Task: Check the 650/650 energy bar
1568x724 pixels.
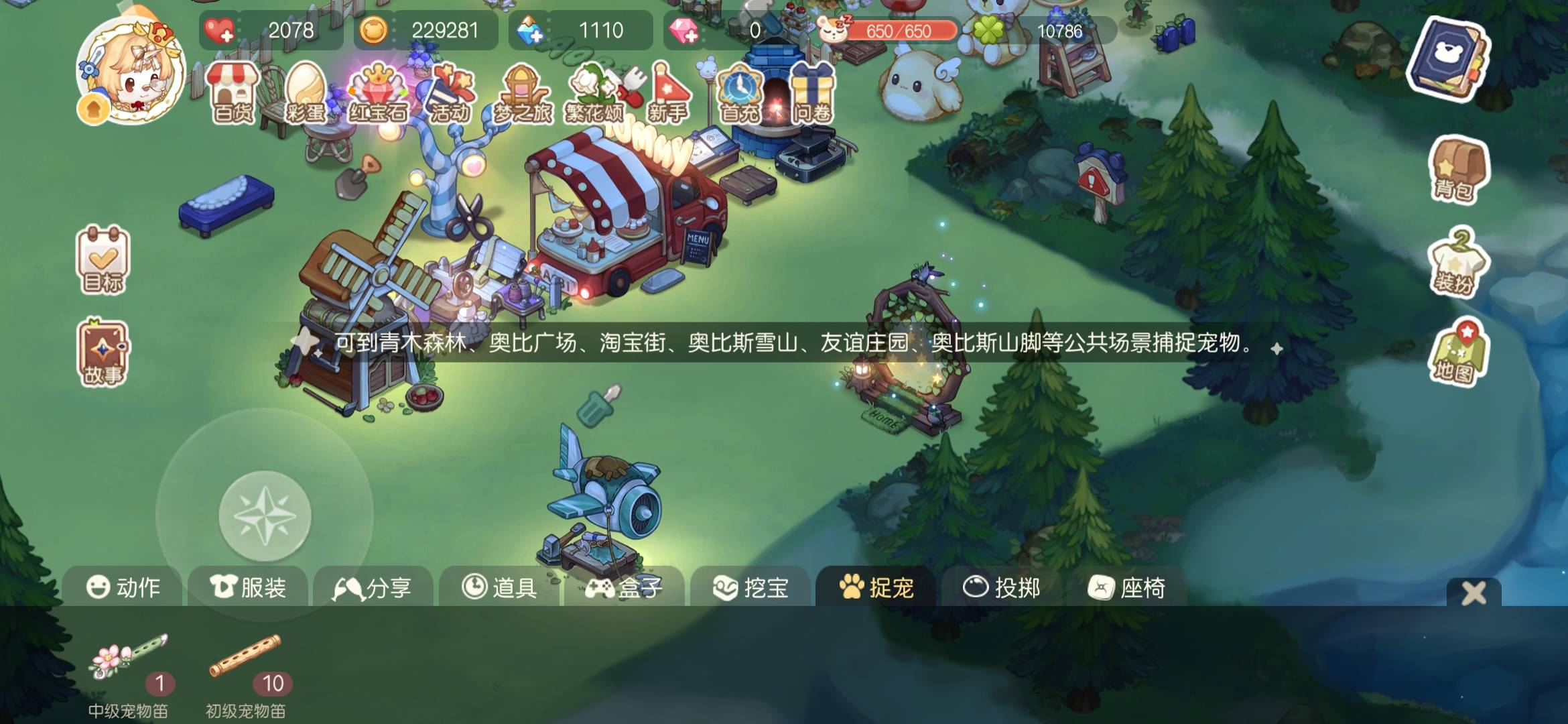Action: 898,30
